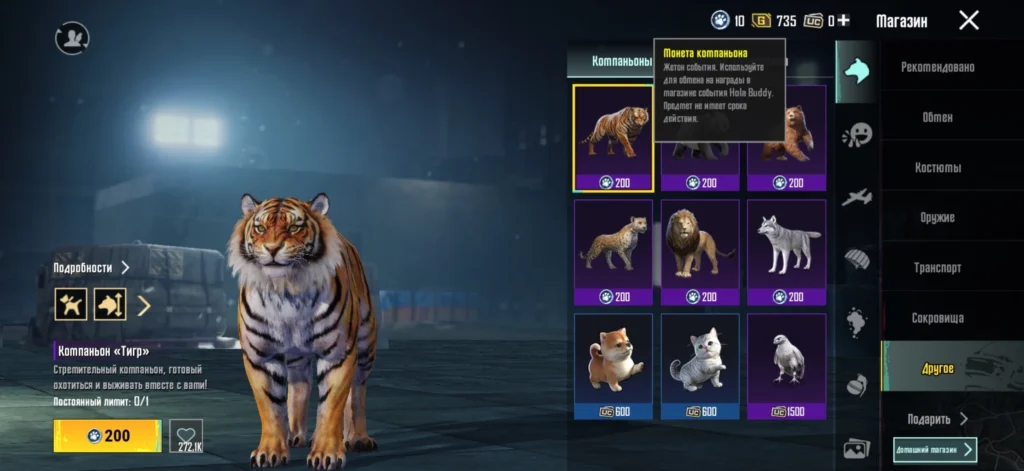Open the Костюмы category
The width and height of the screenshot is (1024, 471).
click(937, 167)
